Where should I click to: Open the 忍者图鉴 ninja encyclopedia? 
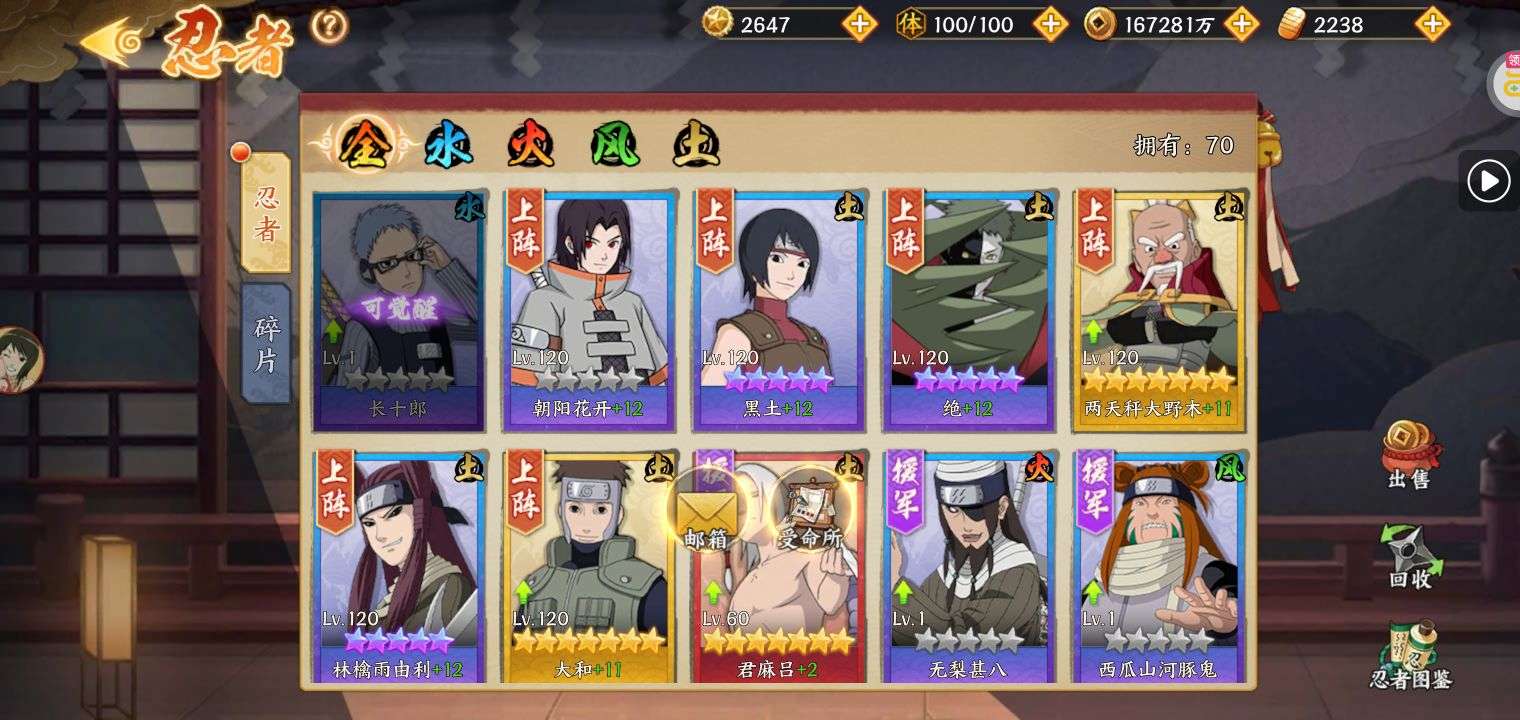pos(1409,655)
